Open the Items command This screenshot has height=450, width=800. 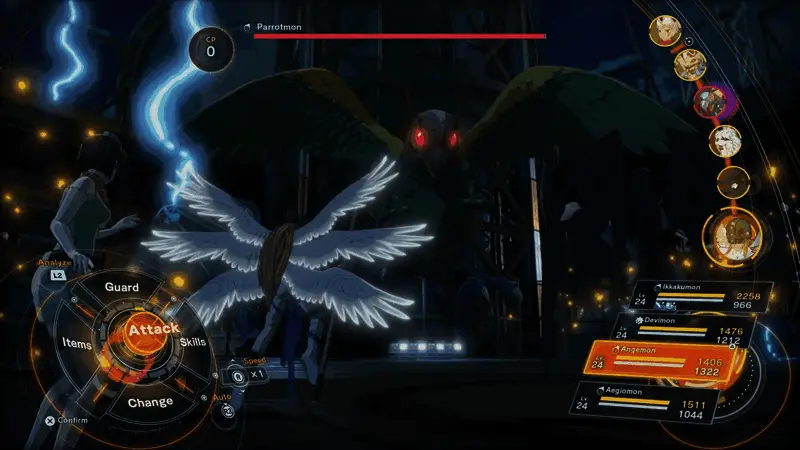76,344
